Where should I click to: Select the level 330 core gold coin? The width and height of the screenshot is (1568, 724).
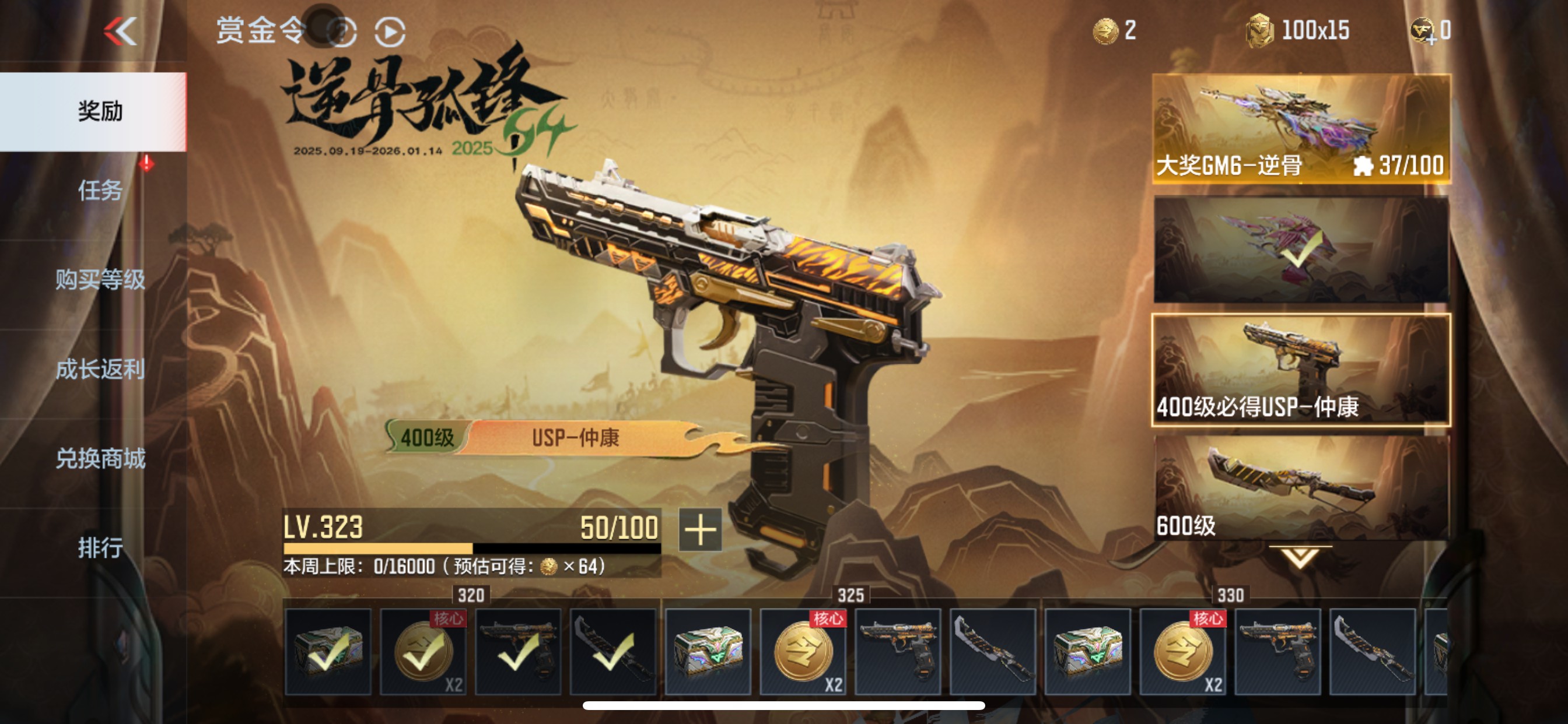[1182, 652]
